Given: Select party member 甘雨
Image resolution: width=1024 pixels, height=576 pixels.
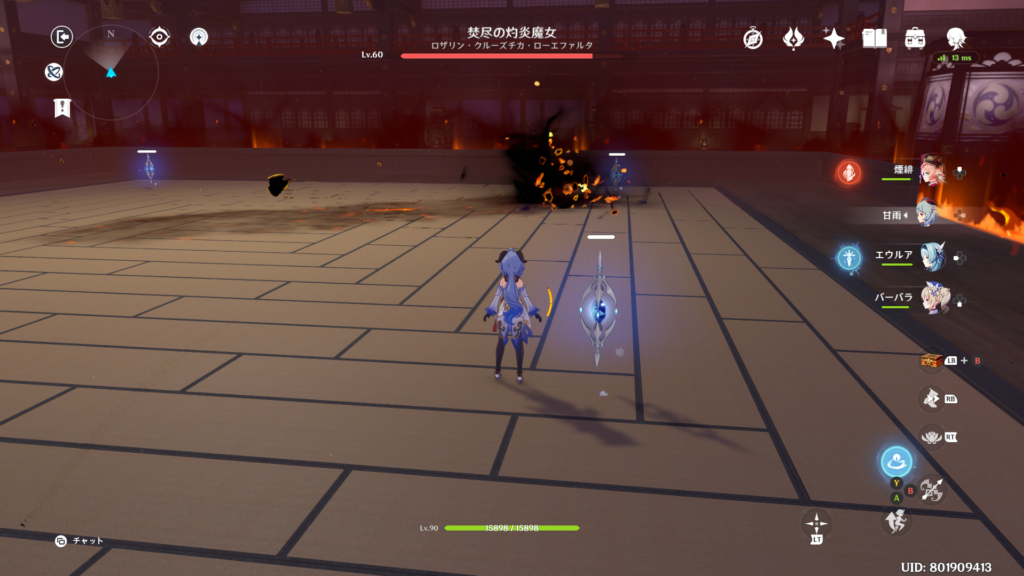Looking at the screenshot, I should [931, 214].
